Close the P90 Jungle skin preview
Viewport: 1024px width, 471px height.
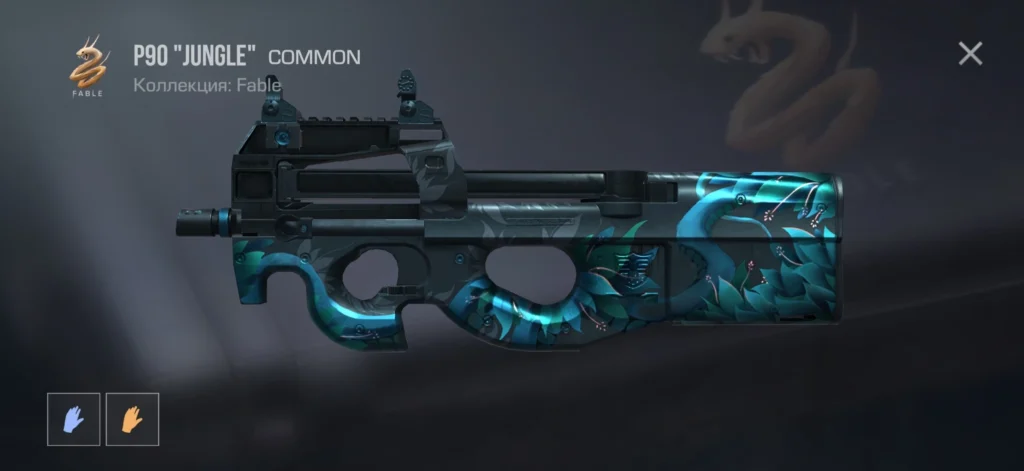click(970, 54)
